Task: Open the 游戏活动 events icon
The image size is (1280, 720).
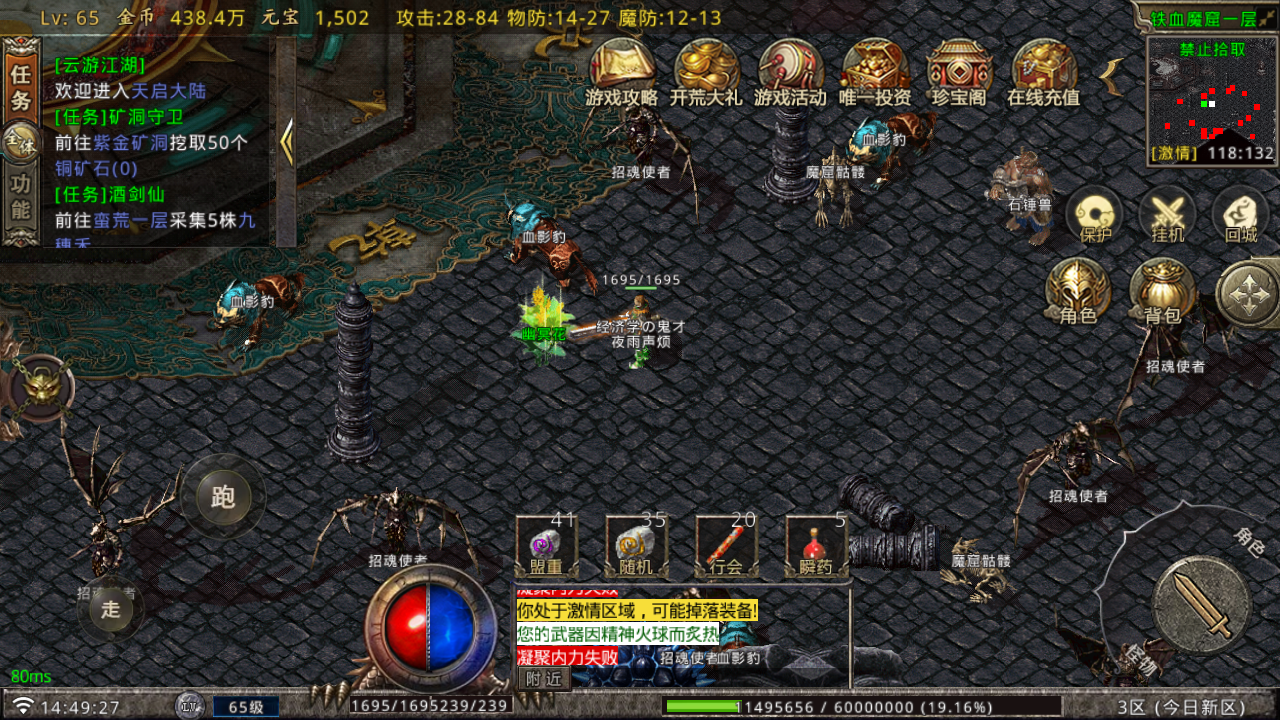Action: click(x=790, y=70)
